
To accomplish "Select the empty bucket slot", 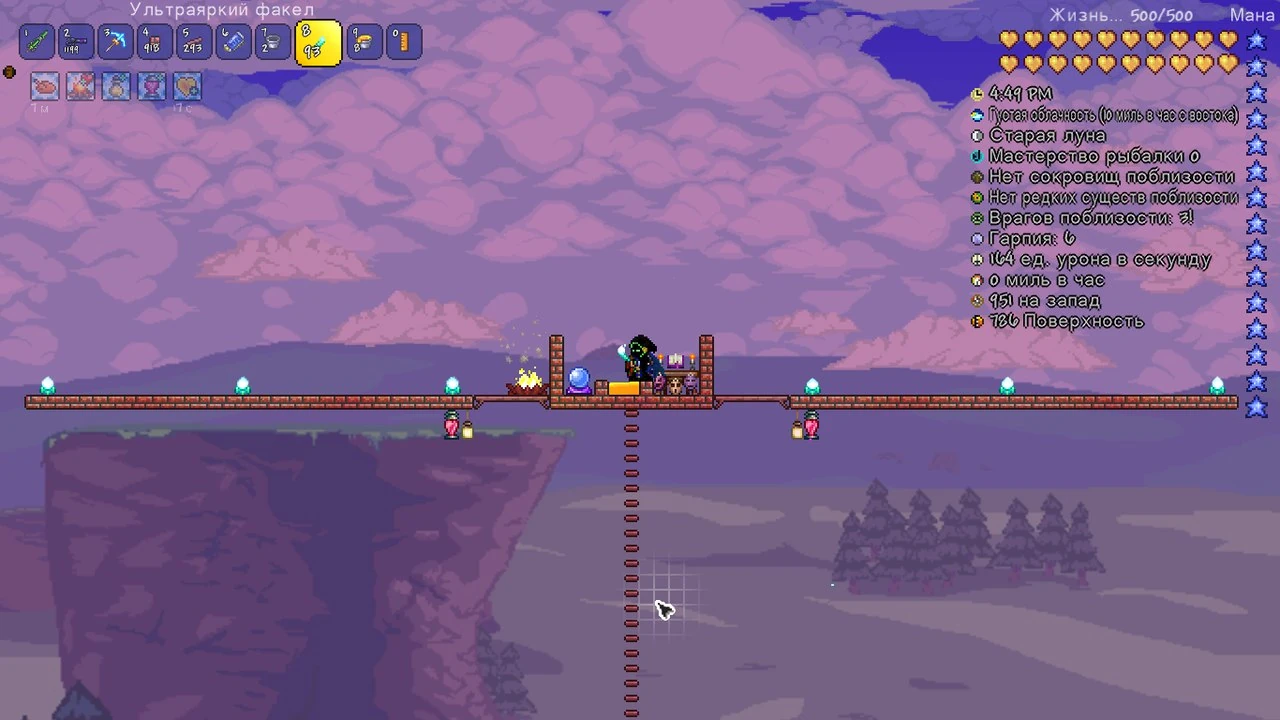I will (x=272, y=42).
